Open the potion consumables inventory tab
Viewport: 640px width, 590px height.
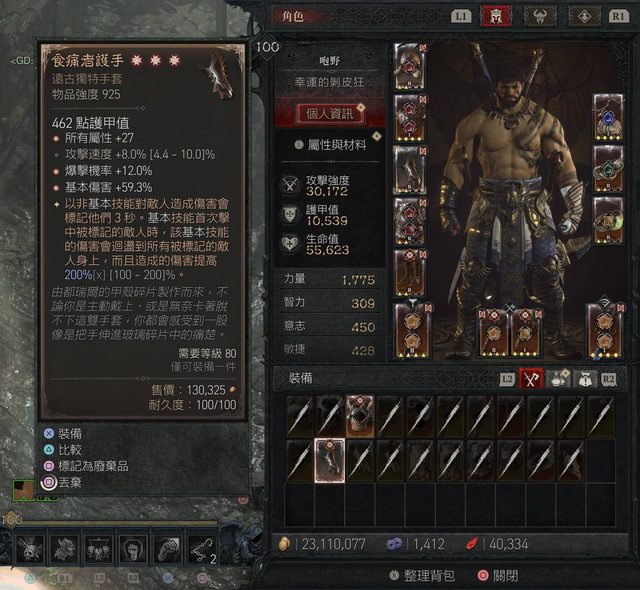556,379
